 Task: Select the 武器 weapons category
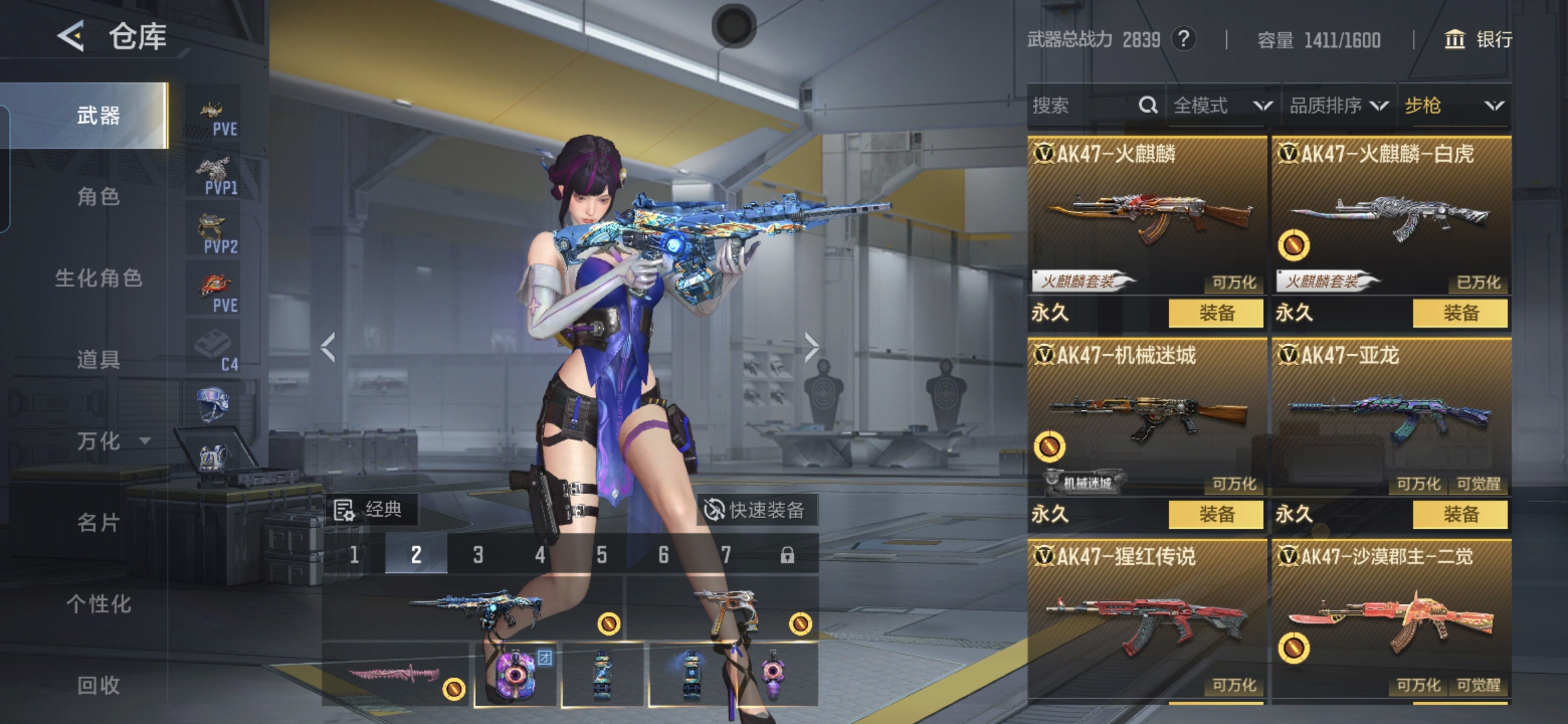coord(98,115)
